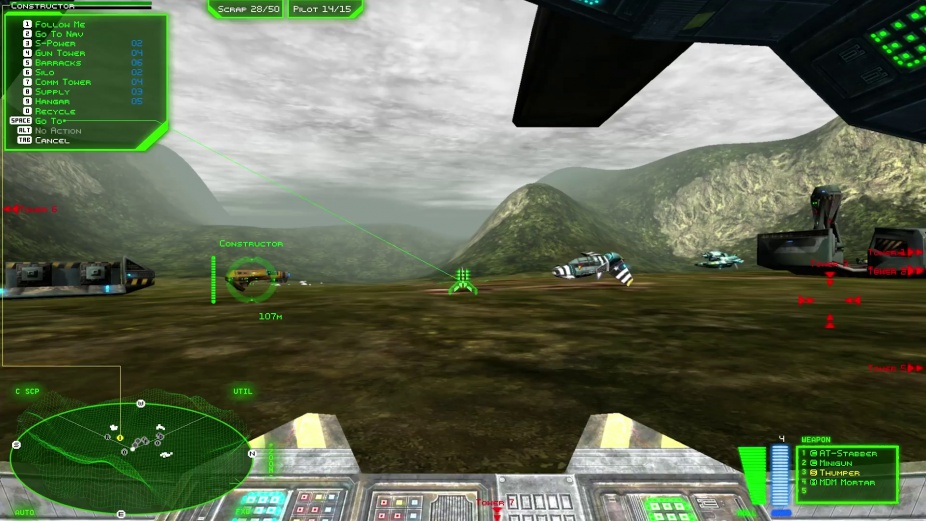Choose Follow Me in the Constructor menu
This screenshot has height=521, width=926.
(x=59, y=24)
